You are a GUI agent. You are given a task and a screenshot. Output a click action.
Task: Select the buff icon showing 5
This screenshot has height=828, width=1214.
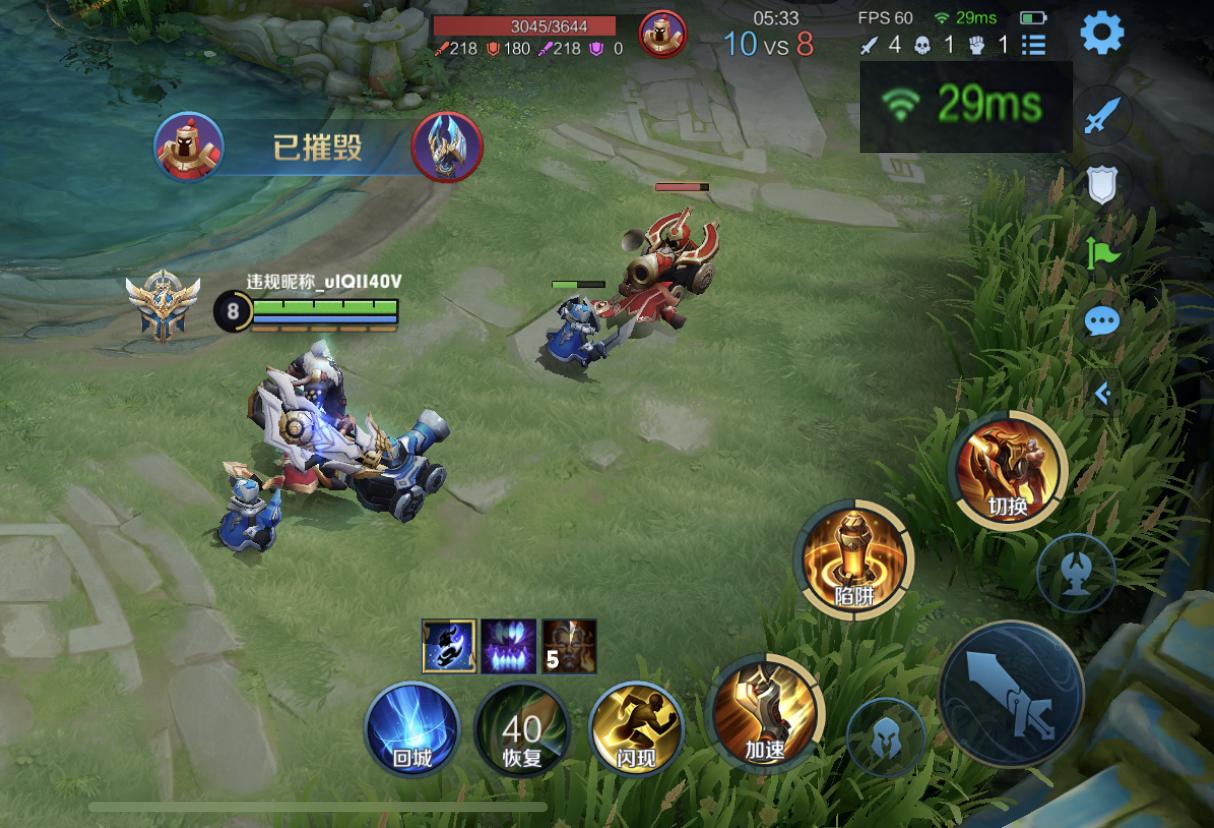(x=569, y=645)
